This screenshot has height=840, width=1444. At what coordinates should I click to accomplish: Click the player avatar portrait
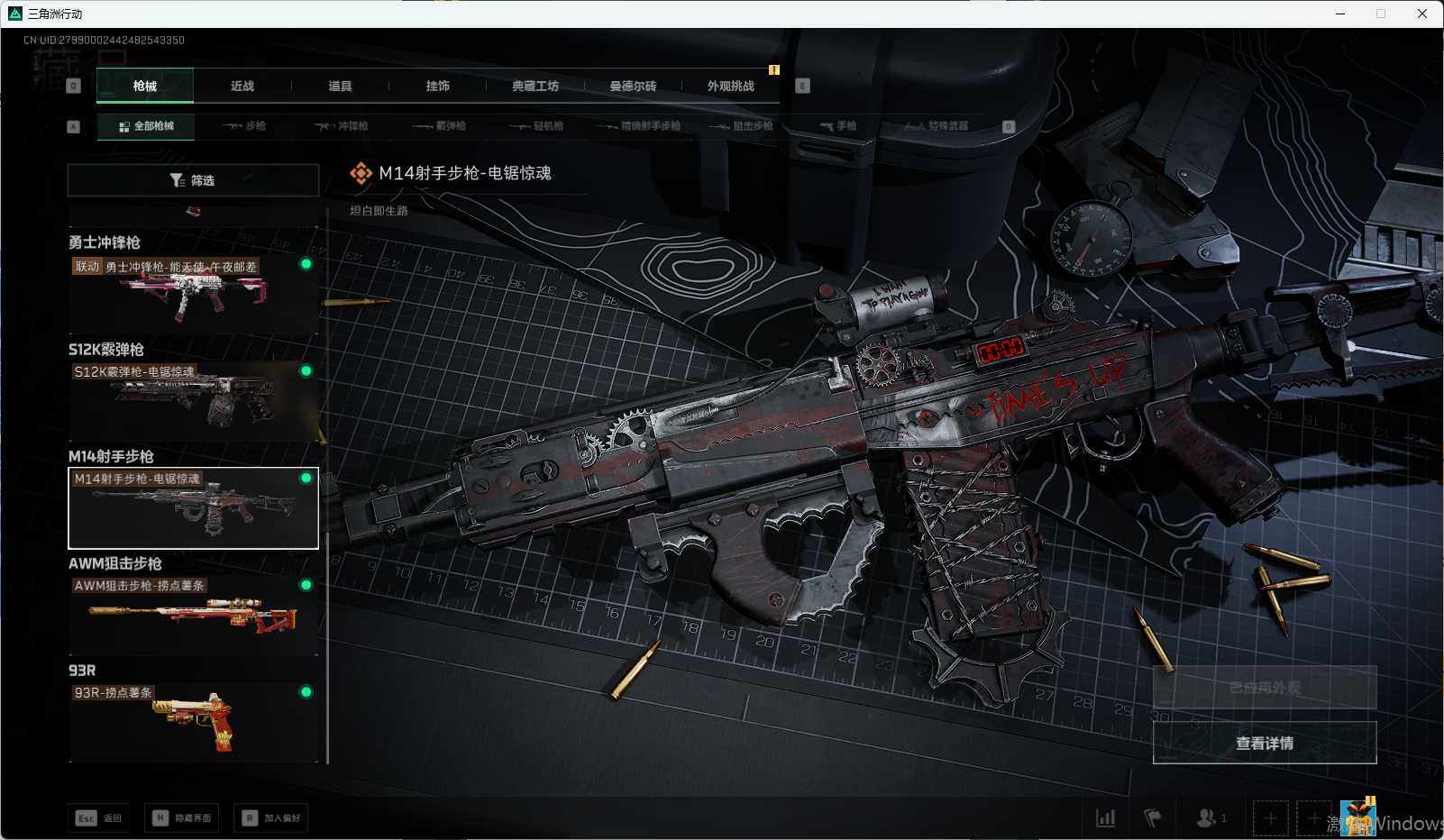[x=1357, y=818]
